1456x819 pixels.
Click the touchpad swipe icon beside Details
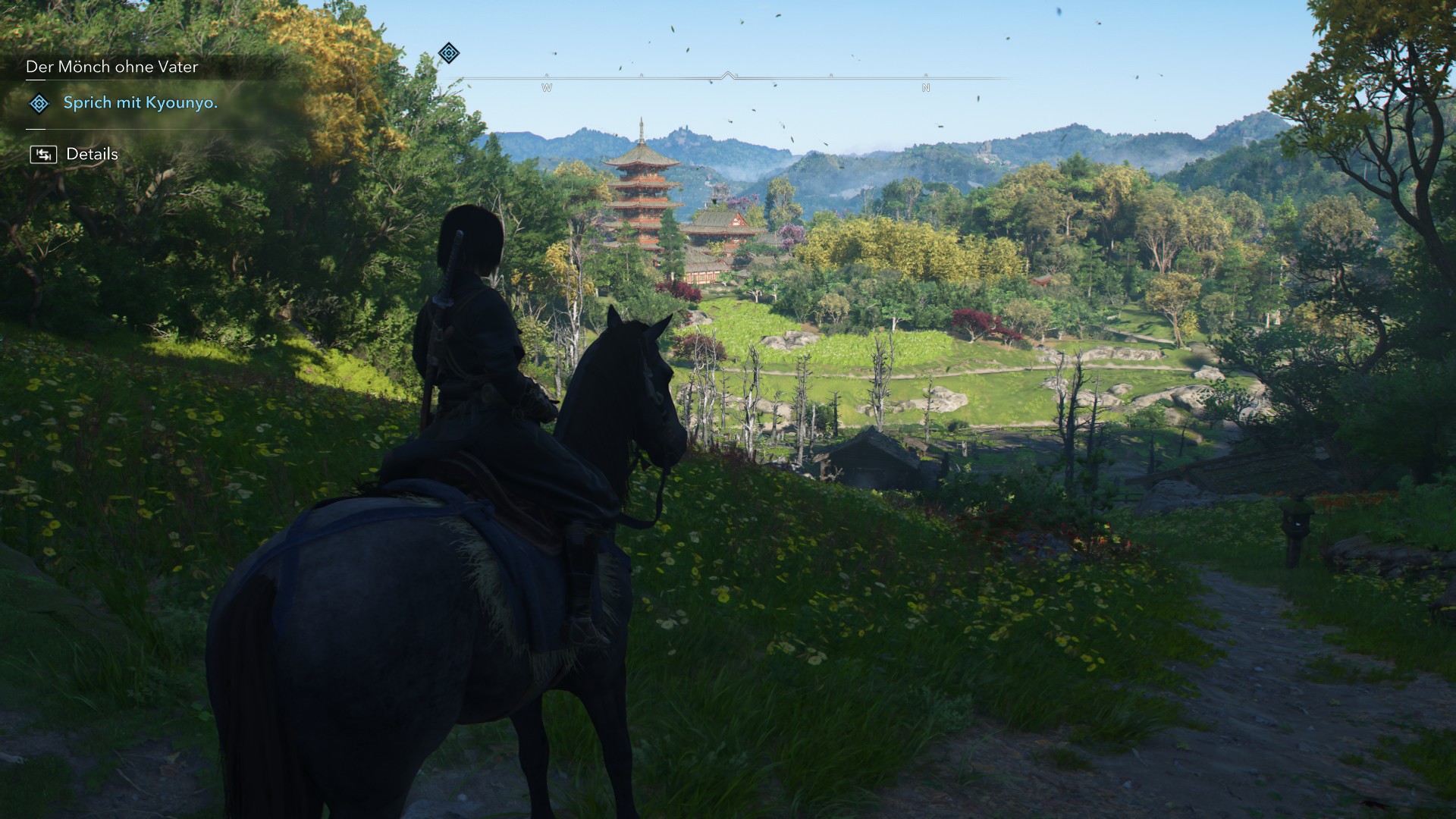point(45,154)
